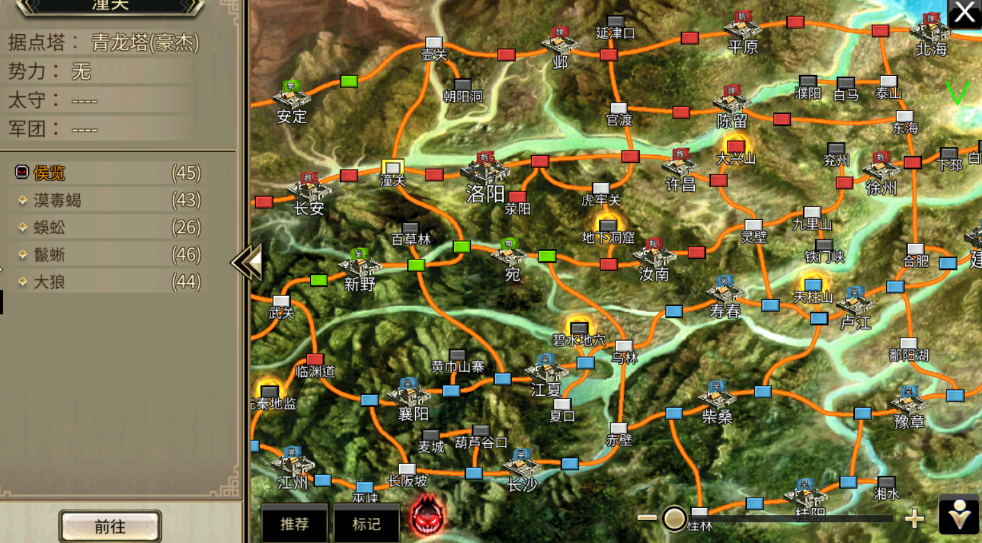Zoom in with the plus button
982x543 pixels.
(914, 518)
